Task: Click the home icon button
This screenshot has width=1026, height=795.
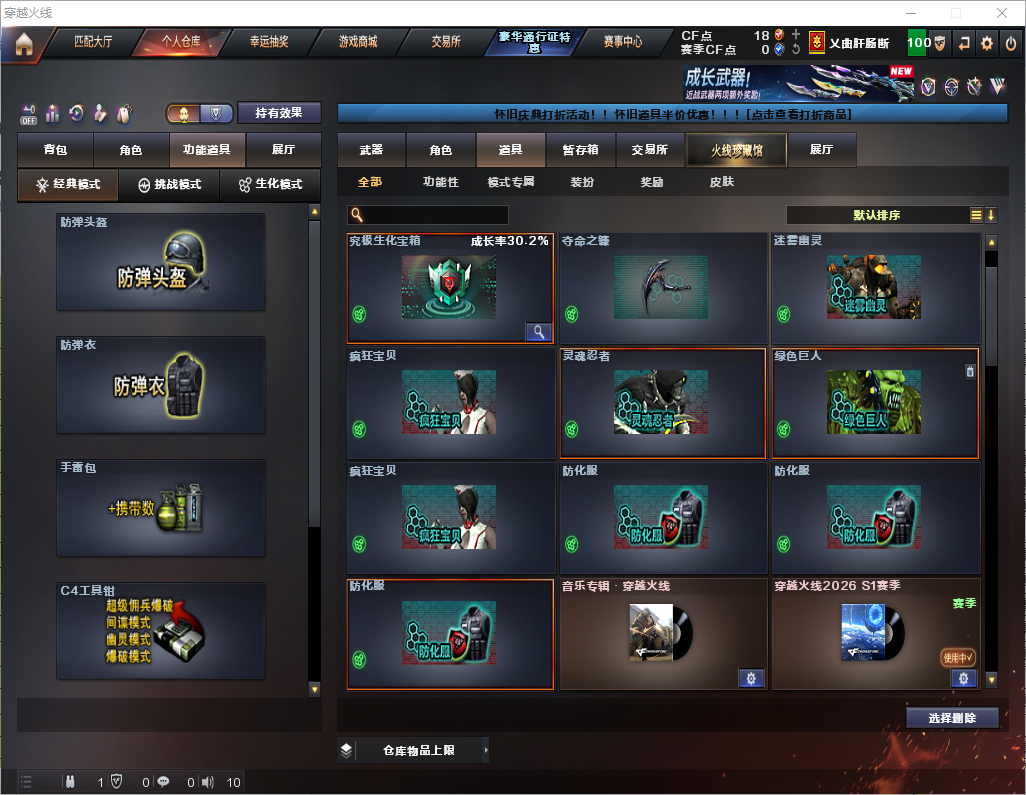Action: coord(23,44)
